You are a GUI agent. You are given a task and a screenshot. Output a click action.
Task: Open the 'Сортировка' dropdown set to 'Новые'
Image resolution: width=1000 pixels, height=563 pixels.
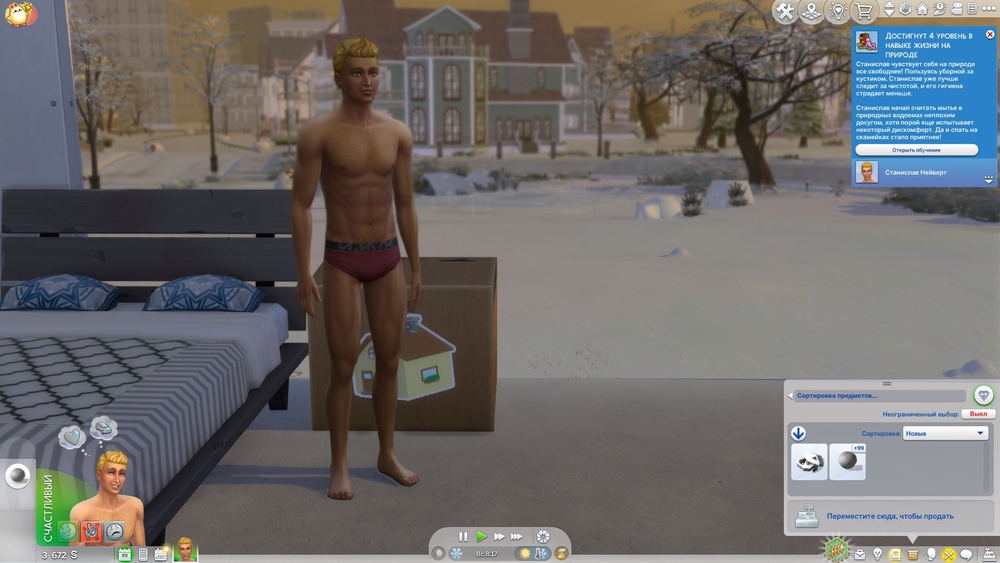pos(945,434)
